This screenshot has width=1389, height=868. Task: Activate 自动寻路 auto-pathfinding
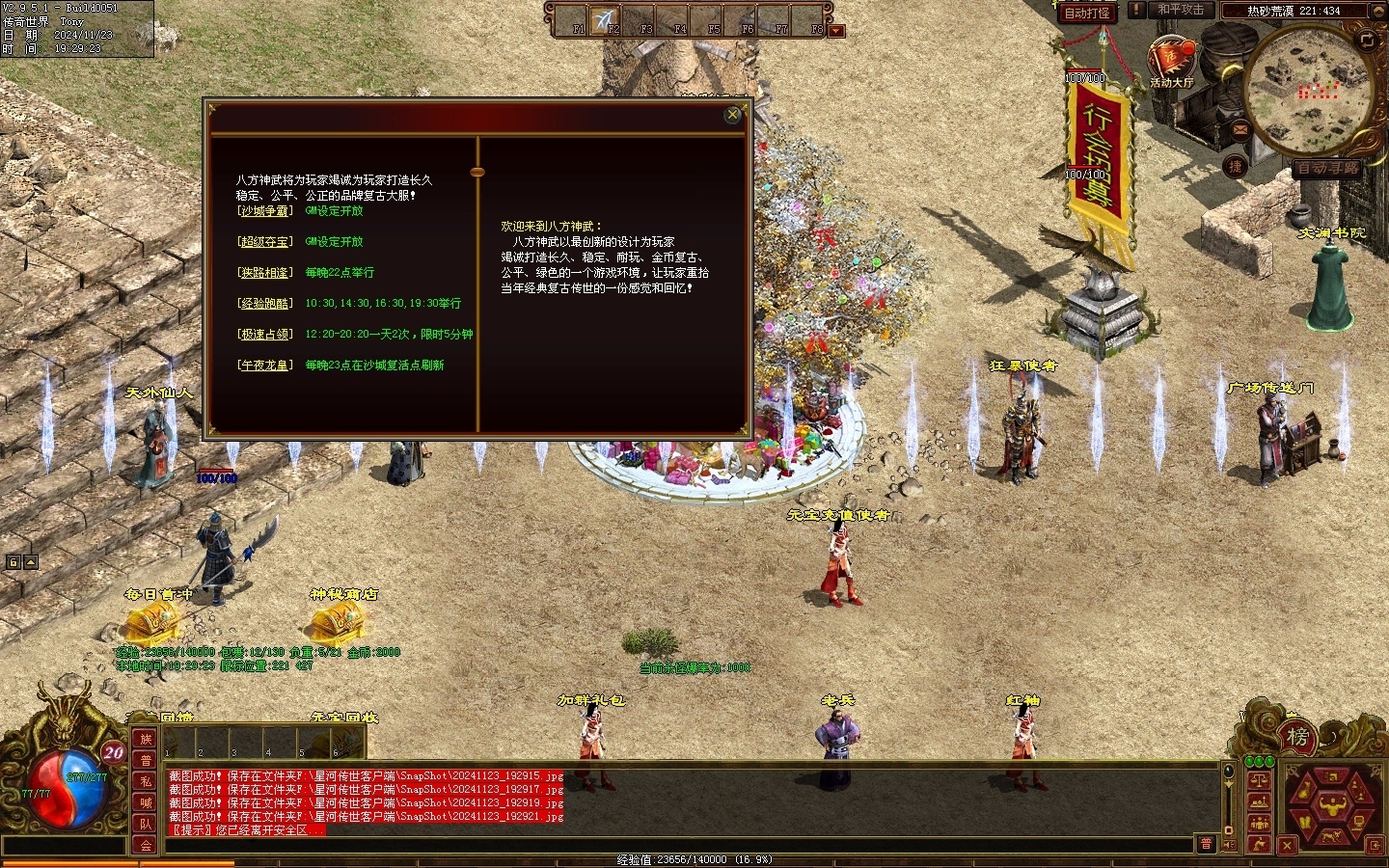[1326, 168]
